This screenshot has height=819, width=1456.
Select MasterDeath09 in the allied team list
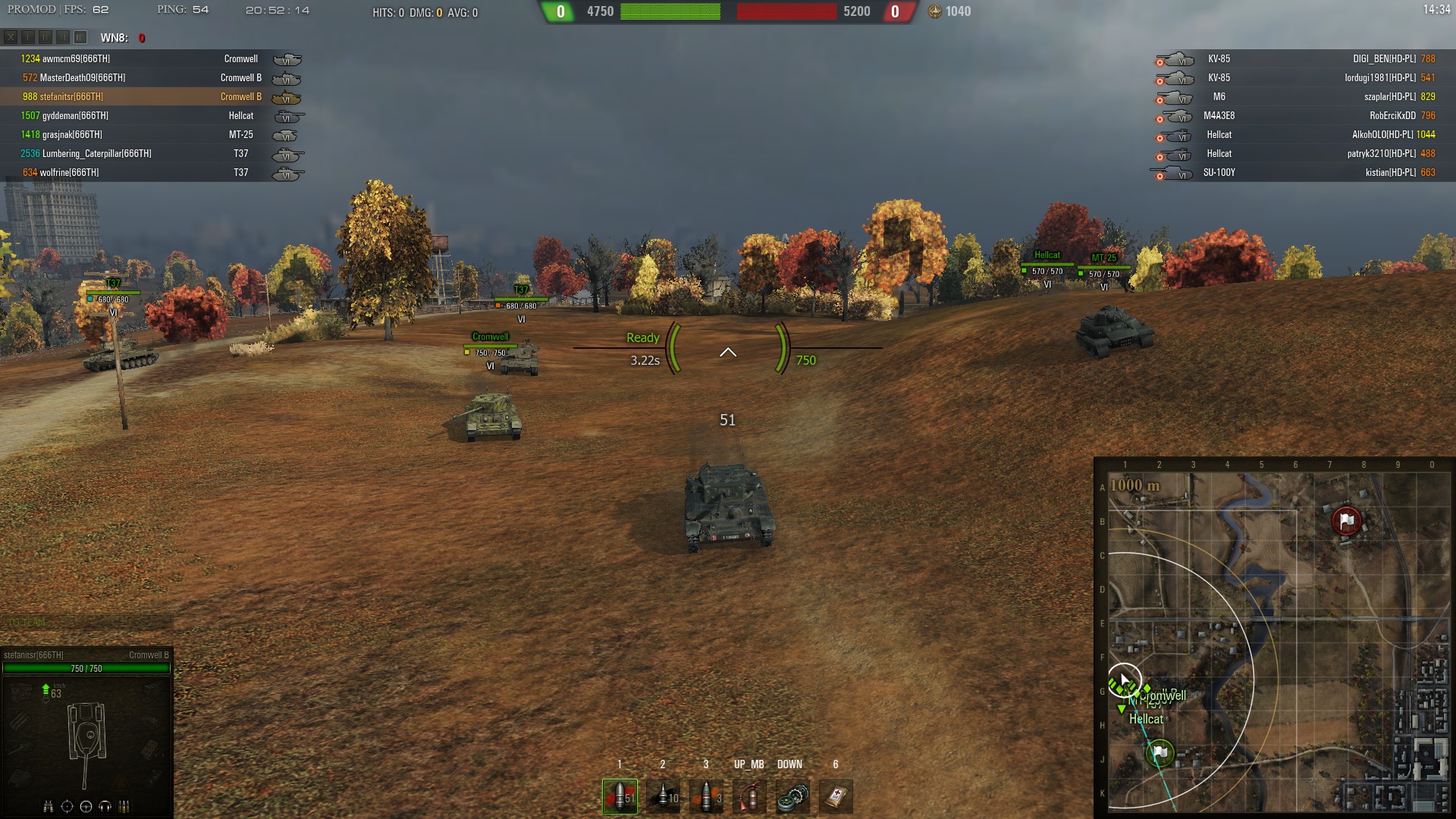(x=152, y=78)
